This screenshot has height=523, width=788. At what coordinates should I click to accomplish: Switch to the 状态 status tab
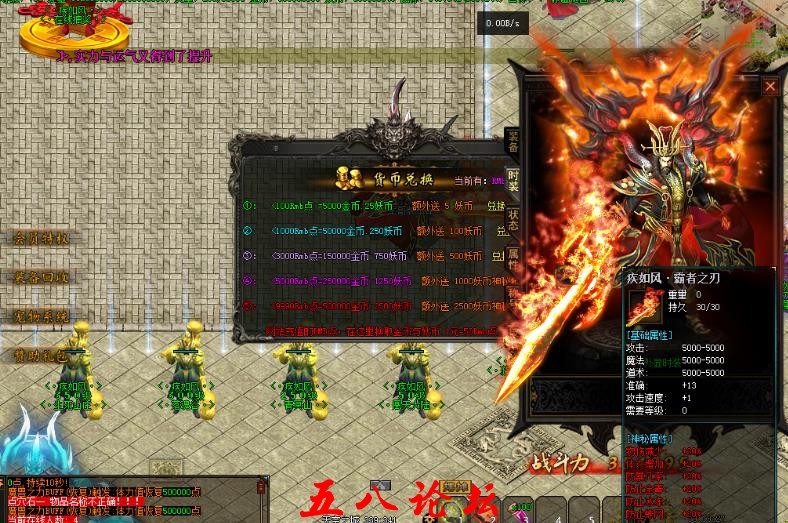(x=513, y=220)
